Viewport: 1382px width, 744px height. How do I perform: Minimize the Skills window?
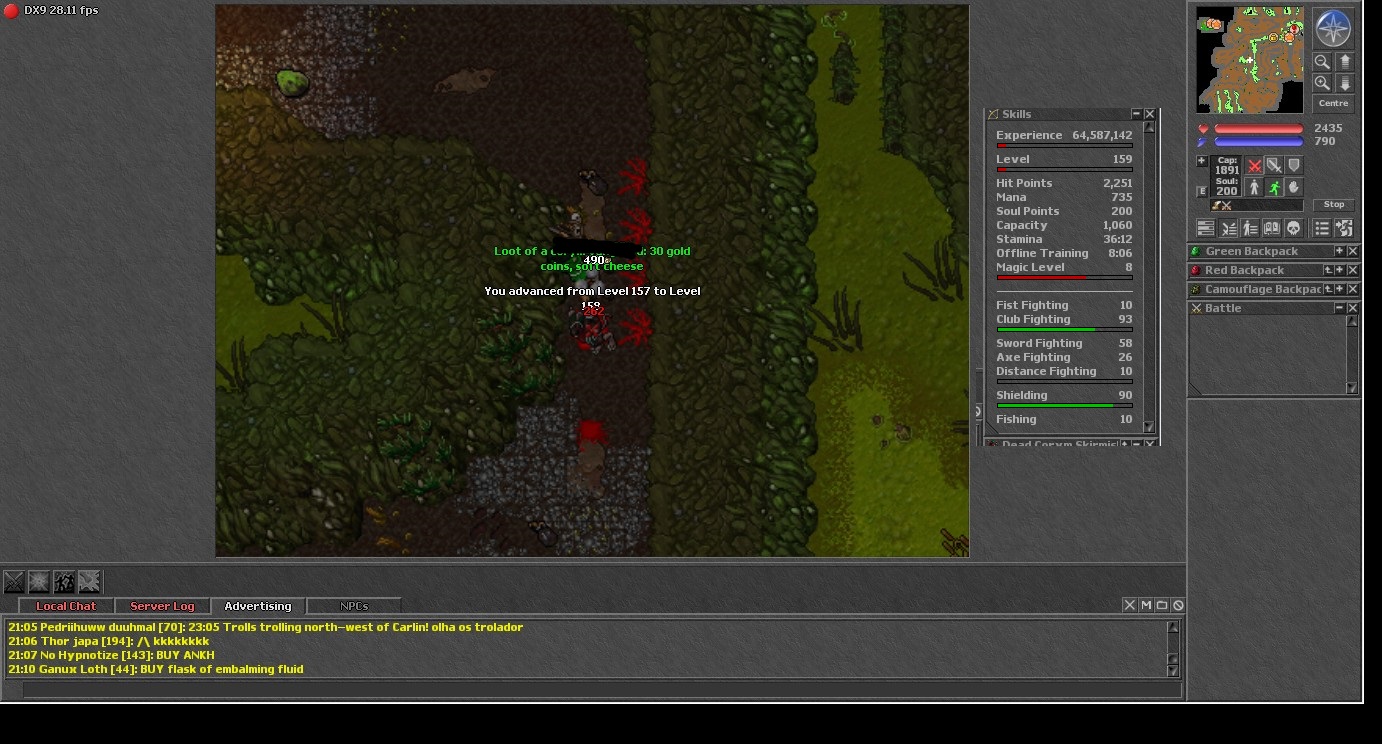click(x=1136, y=114)
